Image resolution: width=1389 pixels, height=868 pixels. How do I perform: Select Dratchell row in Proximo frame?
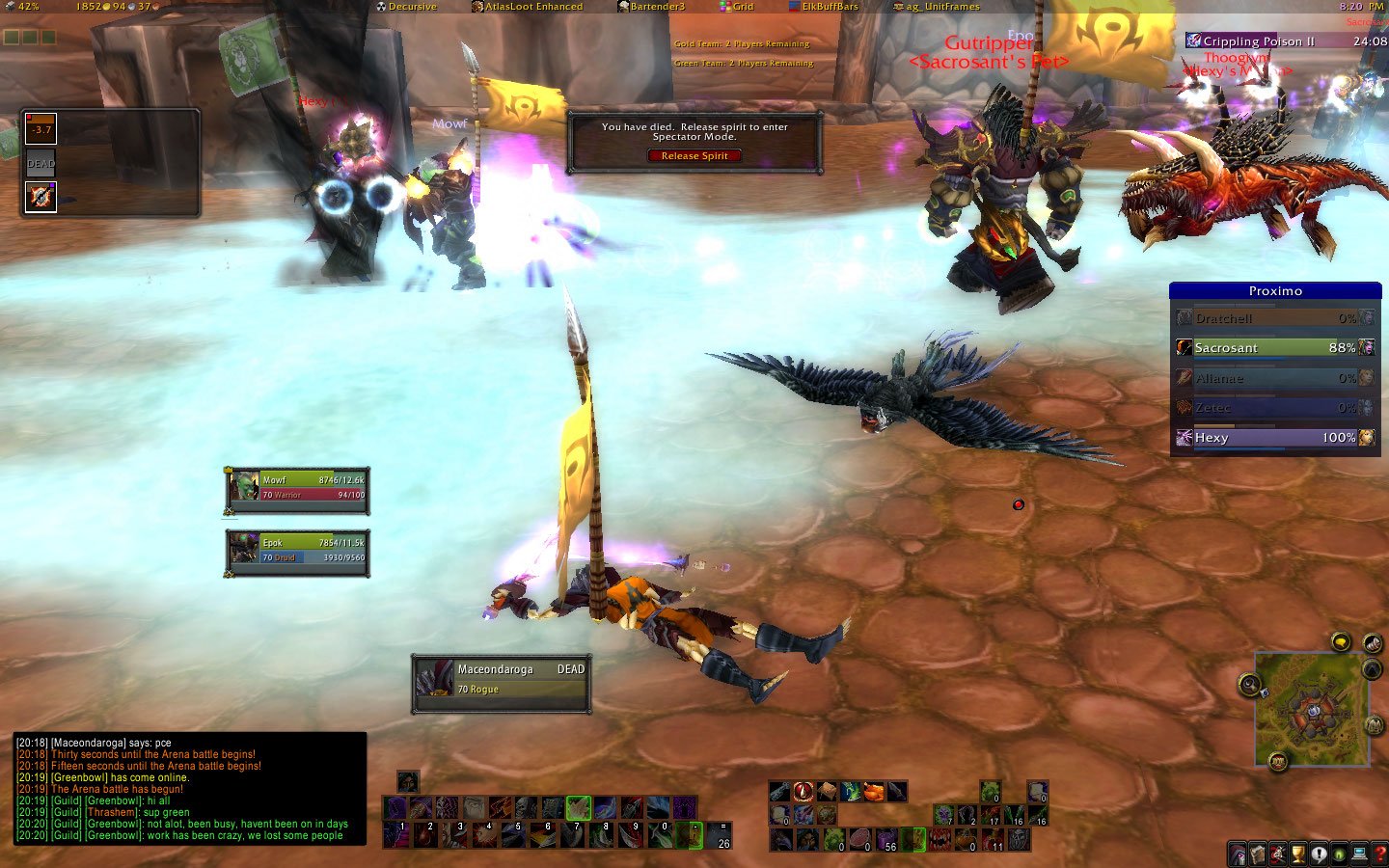[1275, 318]
